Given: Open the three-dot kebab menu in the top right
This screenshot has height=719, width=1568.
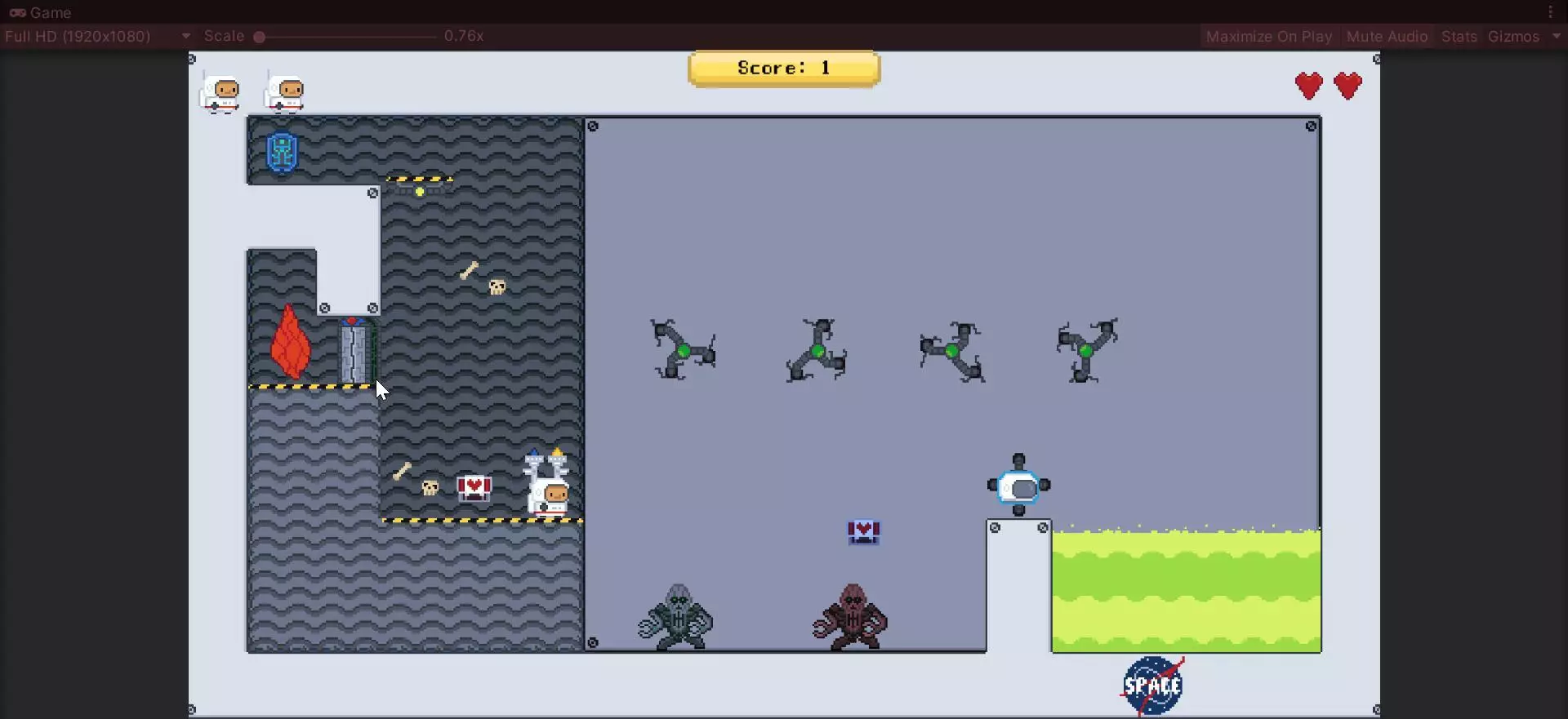Looking at the screenshot, I should [1549, 12].
